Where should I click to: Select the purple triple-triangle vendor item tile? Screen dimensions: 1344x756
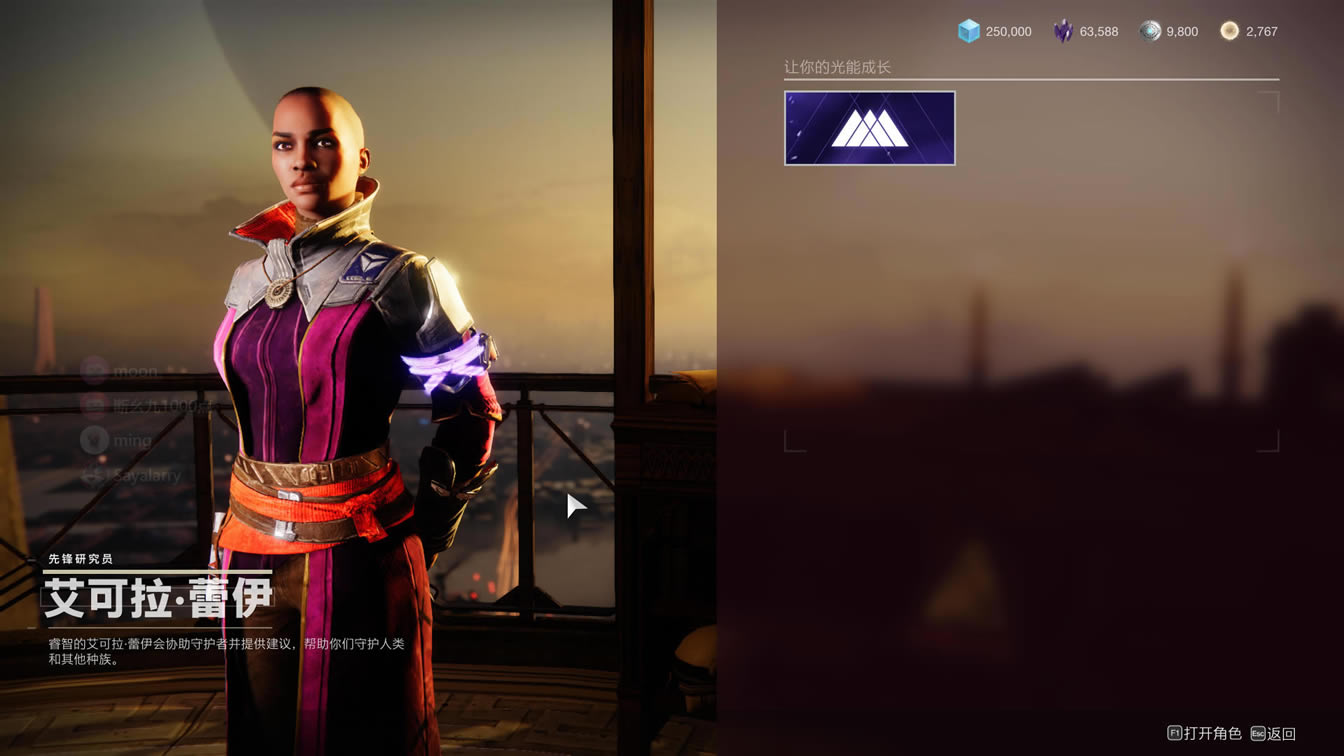(x=869, y=128)
